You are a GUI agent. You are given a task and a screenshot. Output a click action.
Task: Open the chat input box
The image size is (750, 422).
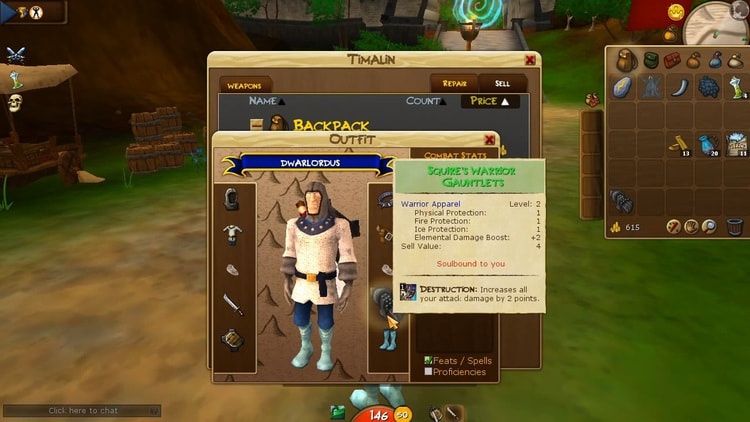(x=82, y=410)
